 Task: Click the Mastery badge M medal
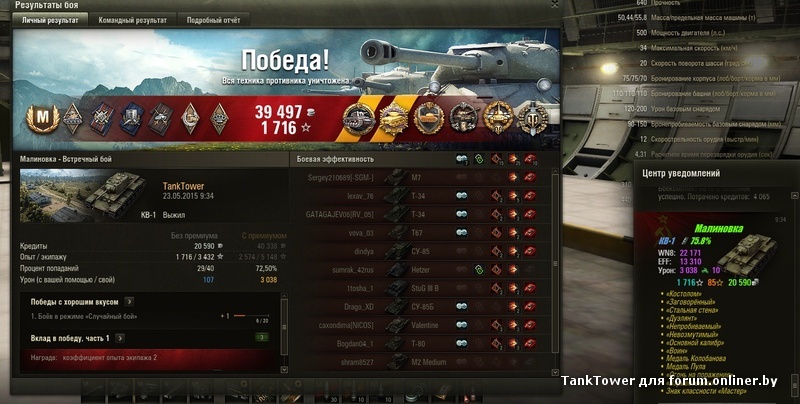pos(43,118)
